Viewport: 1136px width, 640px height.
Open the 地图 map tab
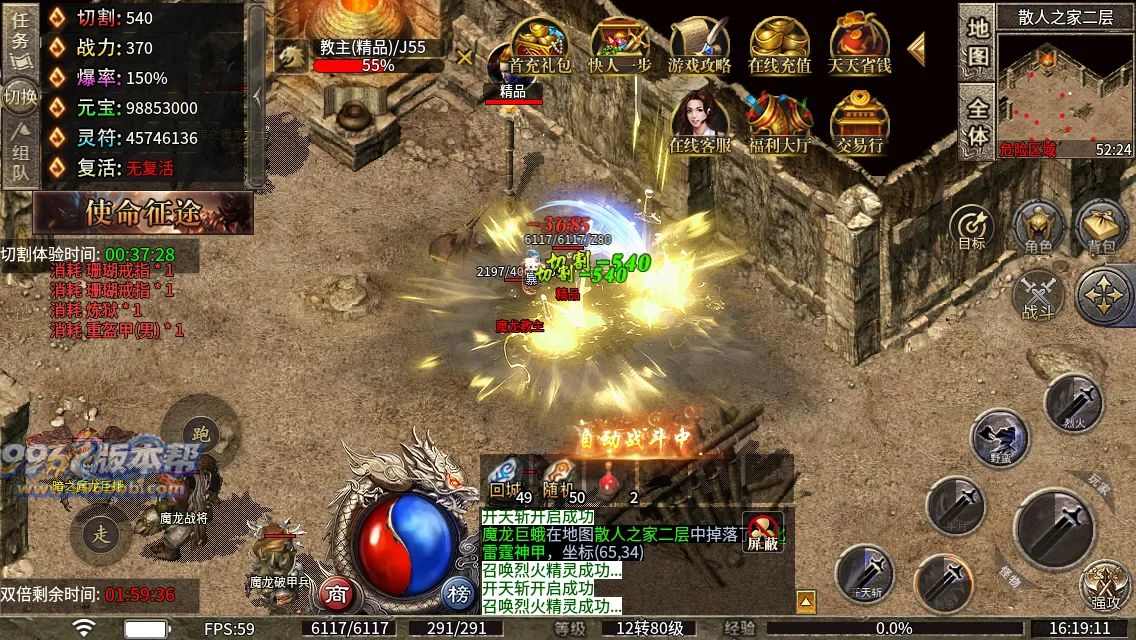tap(977, 40)
